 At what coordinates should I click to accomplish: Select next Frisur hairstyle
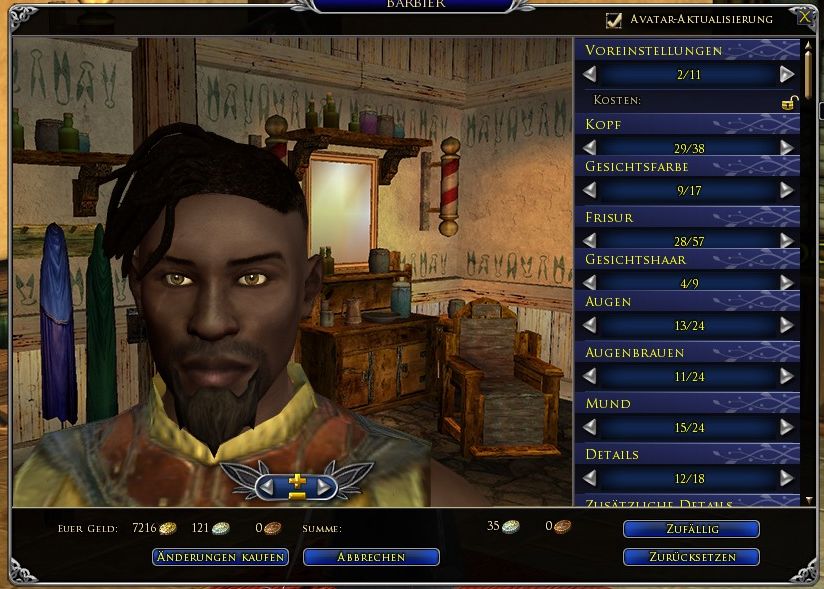click(787, 240)
